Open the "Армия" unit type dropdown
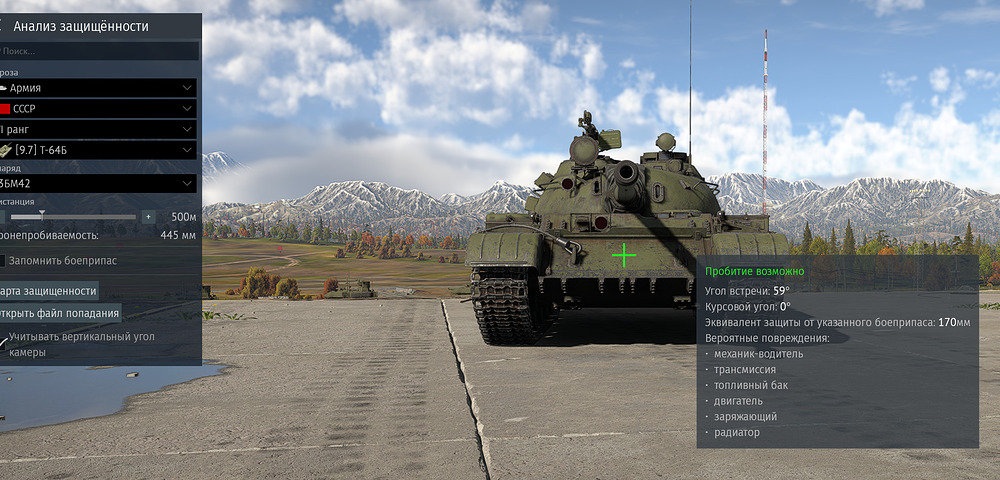1000x480 pixels. 100,88
